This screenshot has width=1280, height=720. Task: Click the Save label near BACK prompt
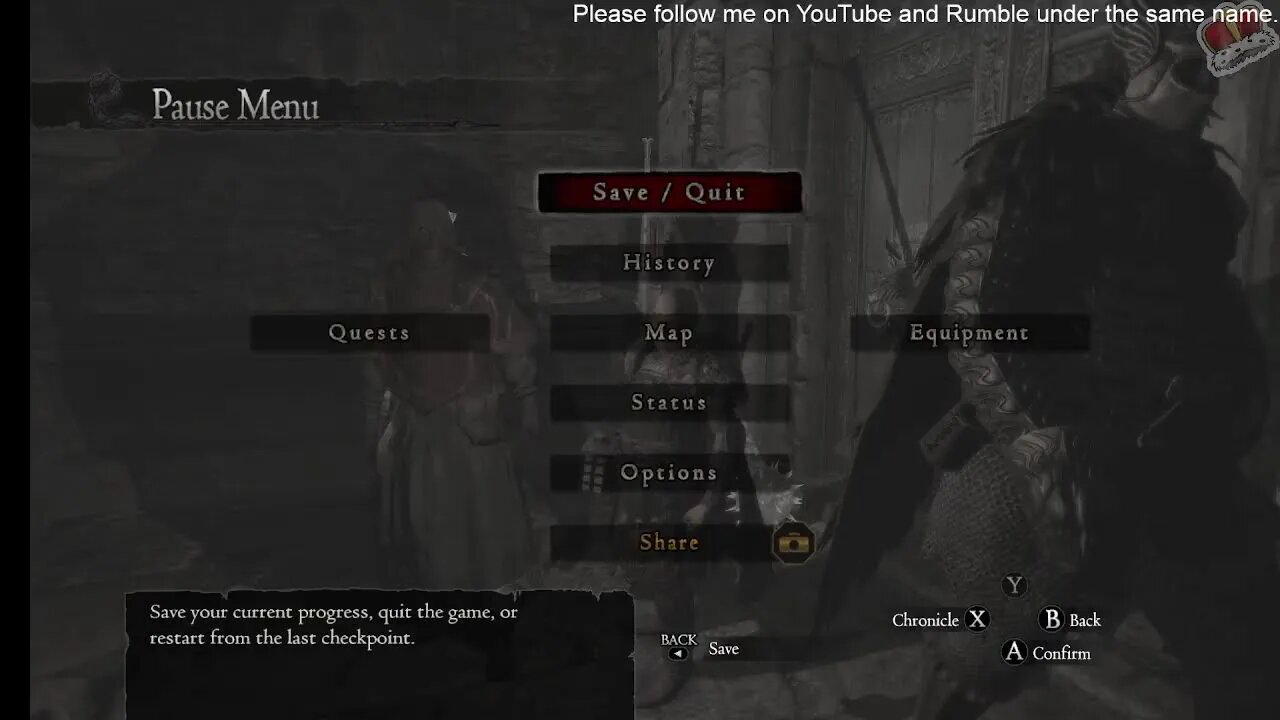[x=723, y=648]
